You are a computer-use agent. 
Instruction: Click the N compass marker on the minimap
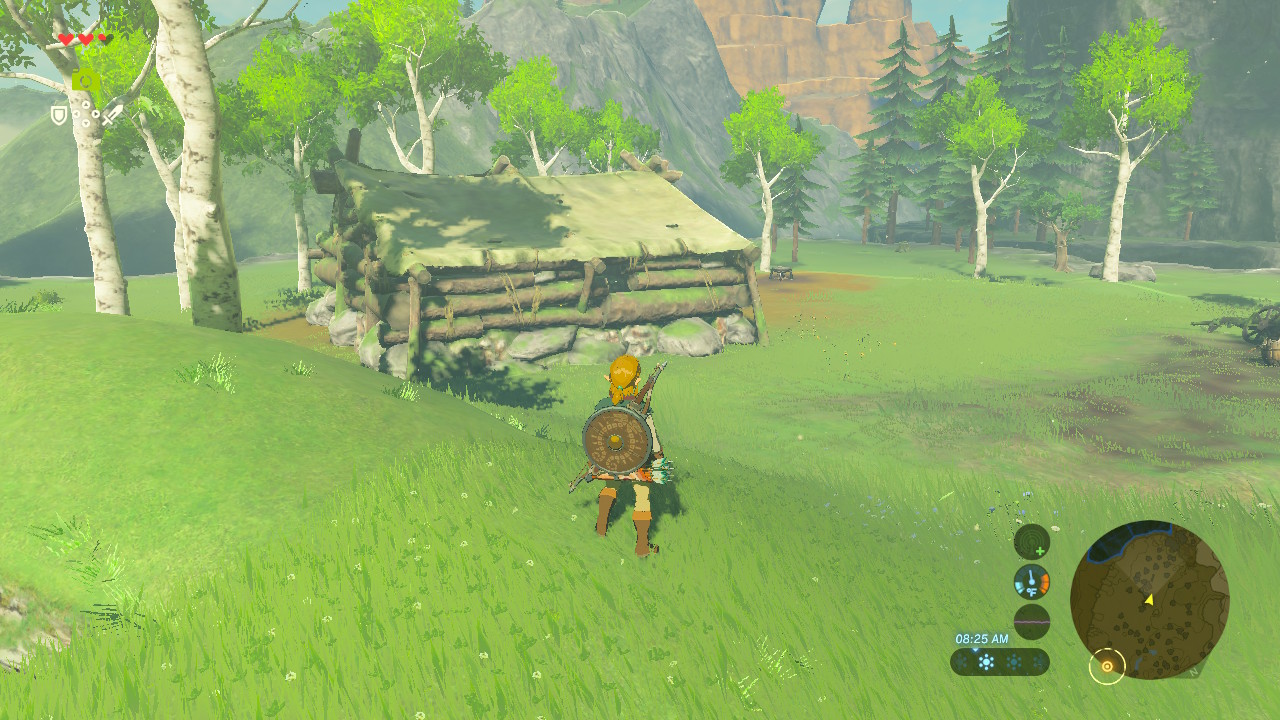[1192, 672]
